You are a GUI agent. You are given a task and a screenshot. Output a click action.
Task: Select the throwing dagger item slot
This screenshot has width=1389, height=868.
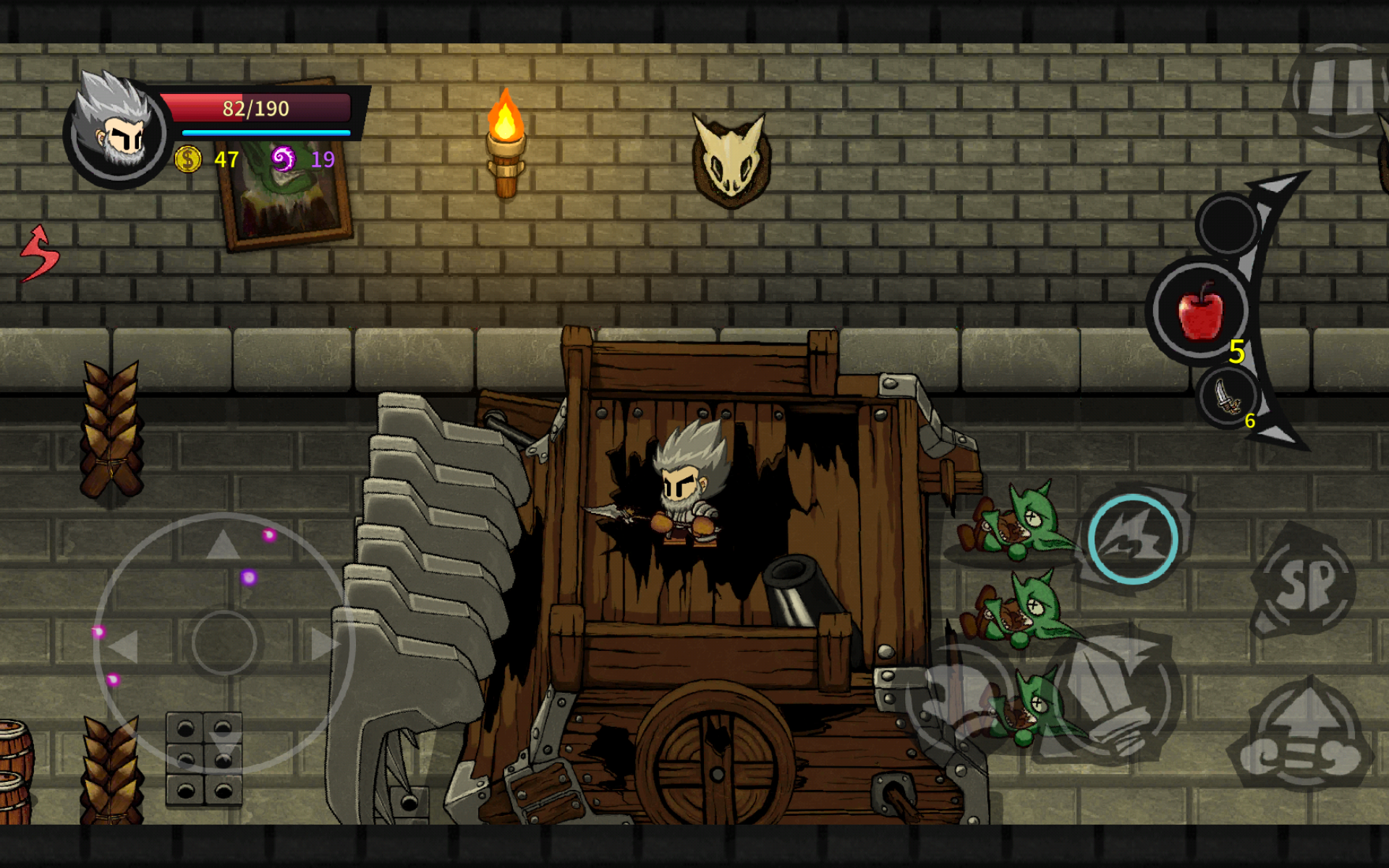1228,397
